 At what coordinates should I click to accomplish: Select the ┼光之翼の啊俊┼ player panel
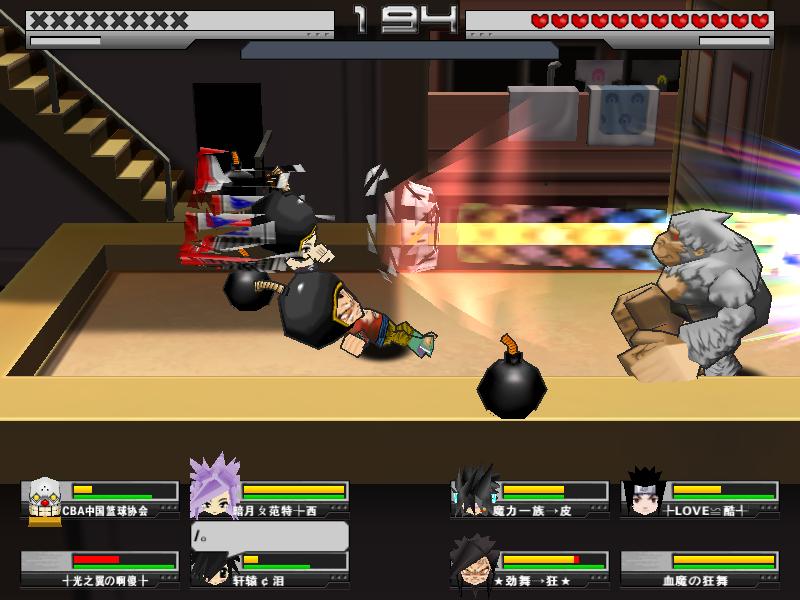click(x=101, y=568)
